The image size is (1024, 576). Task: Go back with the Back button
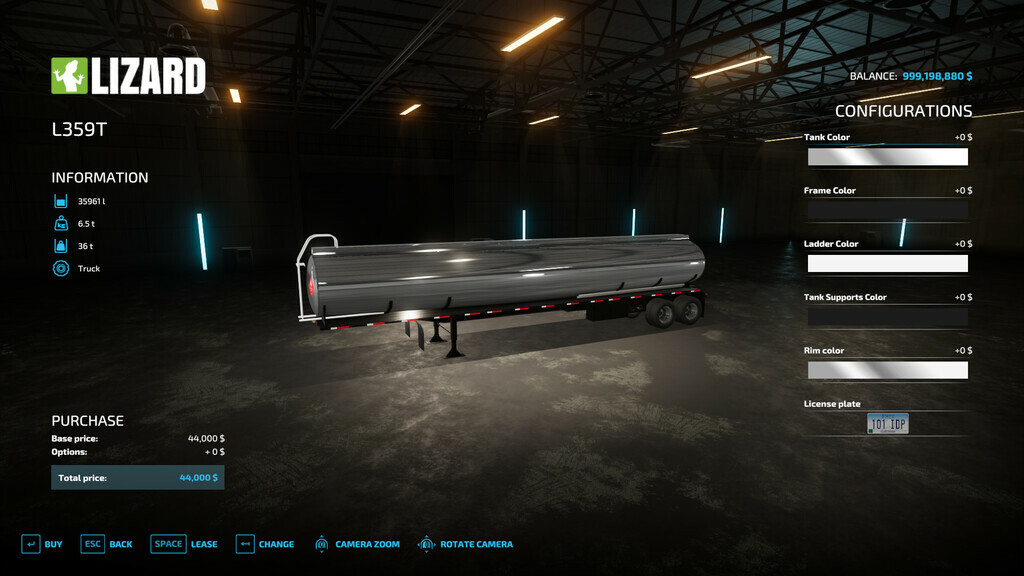pos(107,544)
